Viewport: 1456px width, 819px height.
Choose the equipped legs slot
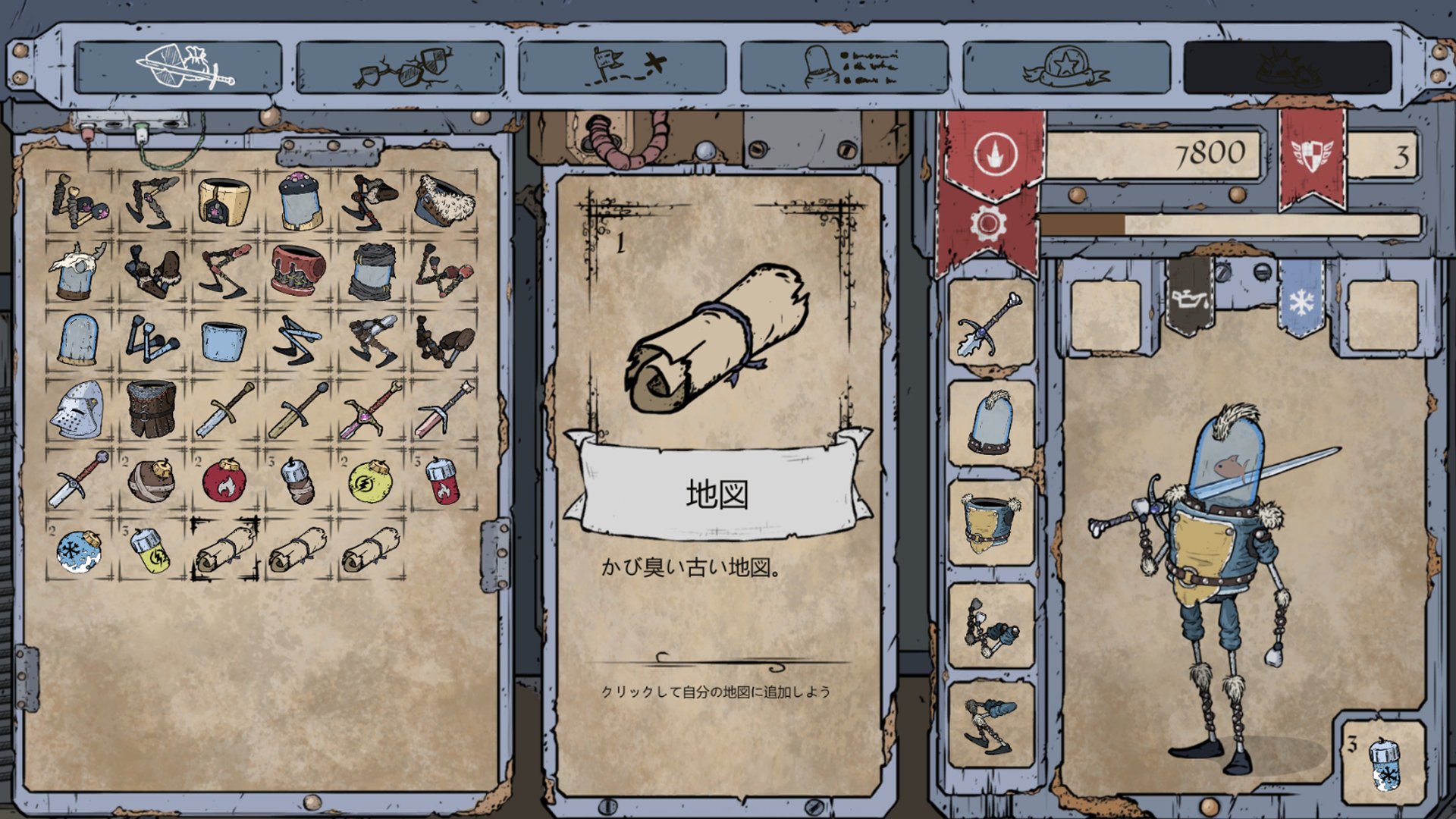click(x=990, y=725)
